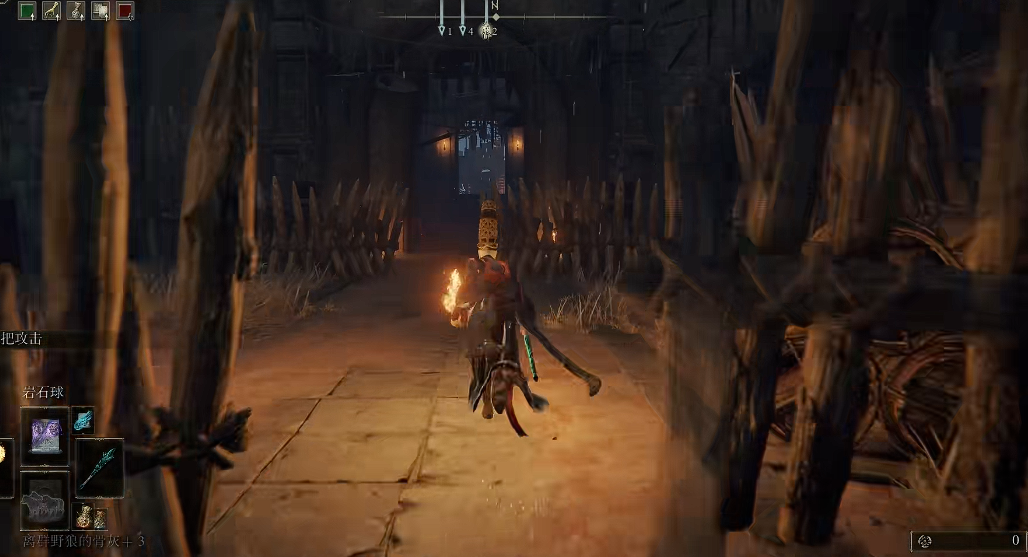Click the glowing compass marker numbered 2
Screen dimensions: 1028x557
click(487, 31)
